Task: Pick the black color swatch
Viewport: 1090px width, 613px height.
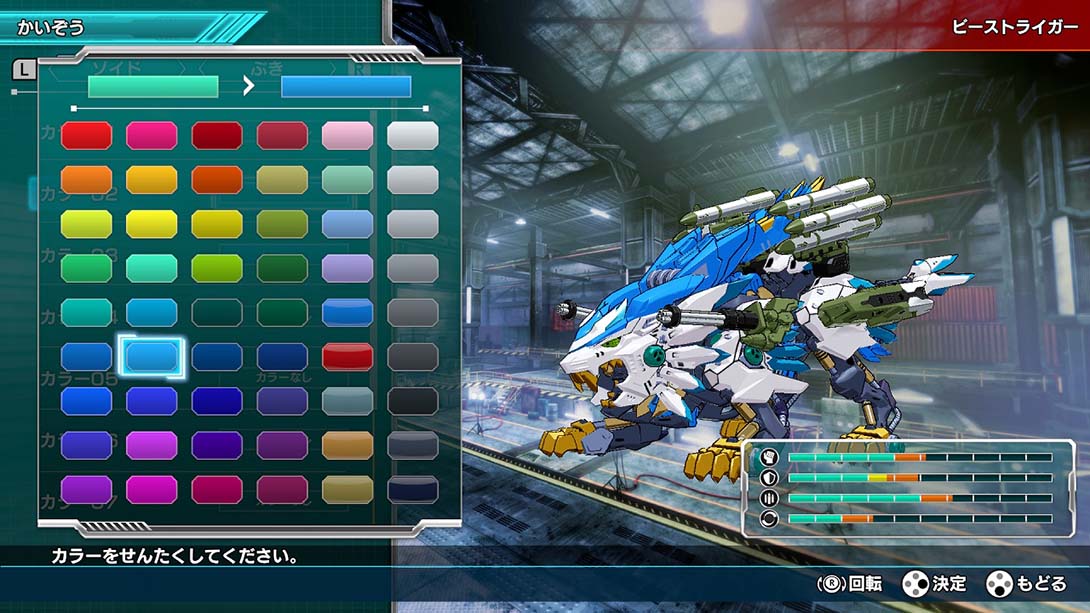Action: [412, 401]
